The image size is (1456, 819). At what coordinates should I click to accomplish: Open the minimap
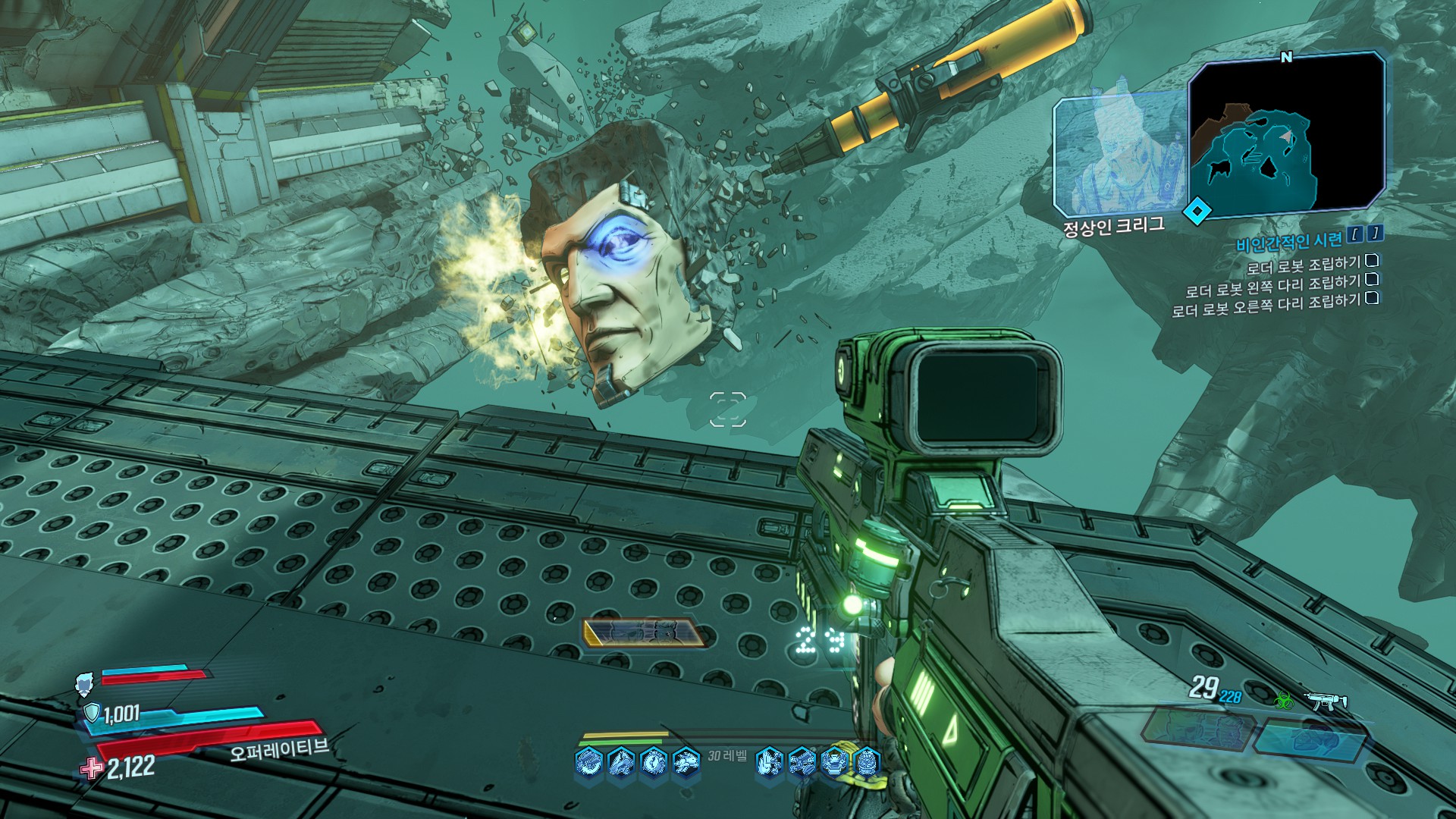(1286, 133)
